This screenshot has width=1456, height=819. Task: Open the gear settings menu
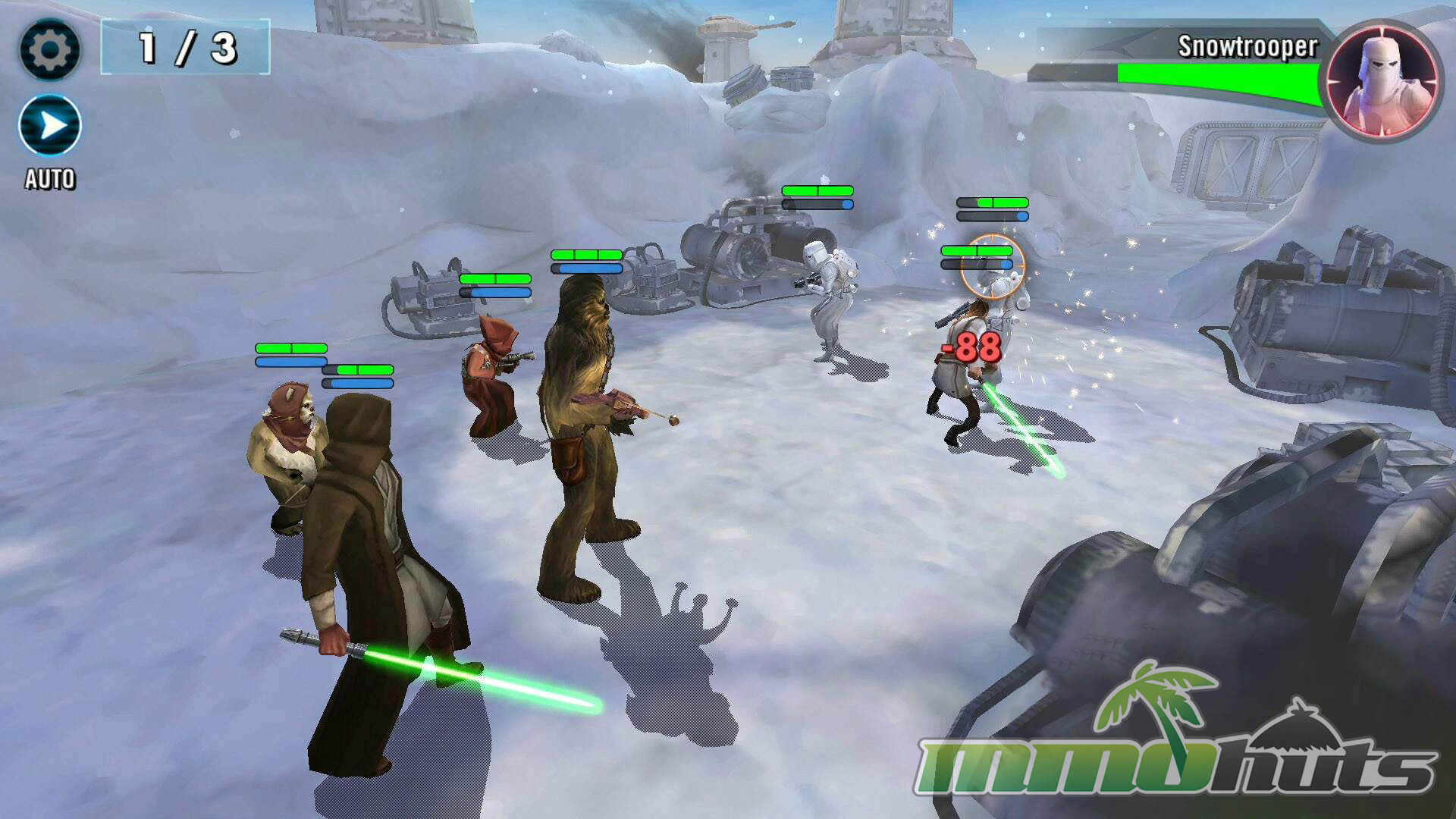[49, 50]
